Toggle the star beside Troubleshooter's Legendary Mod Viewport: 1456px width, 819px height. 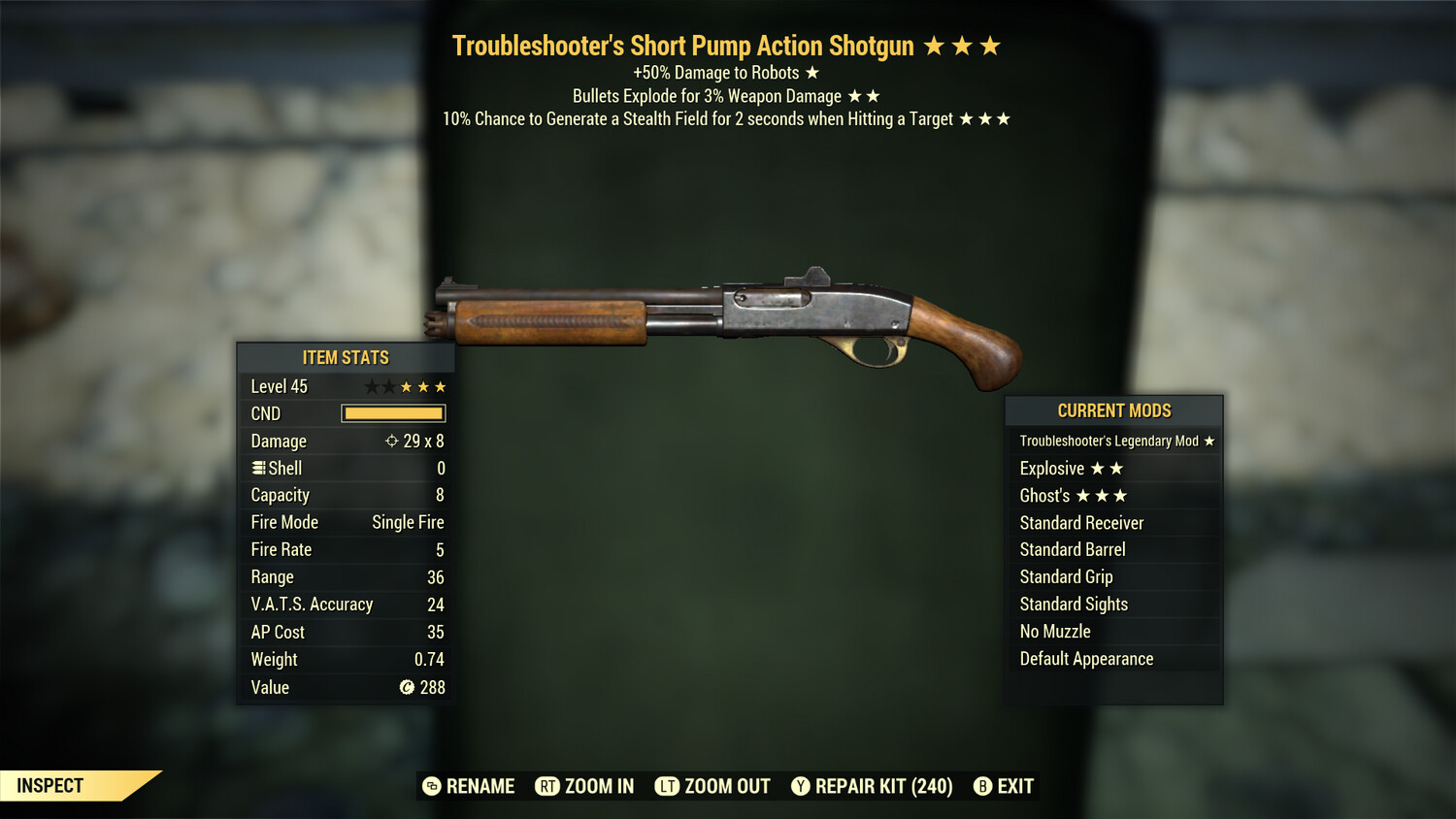1209,441
